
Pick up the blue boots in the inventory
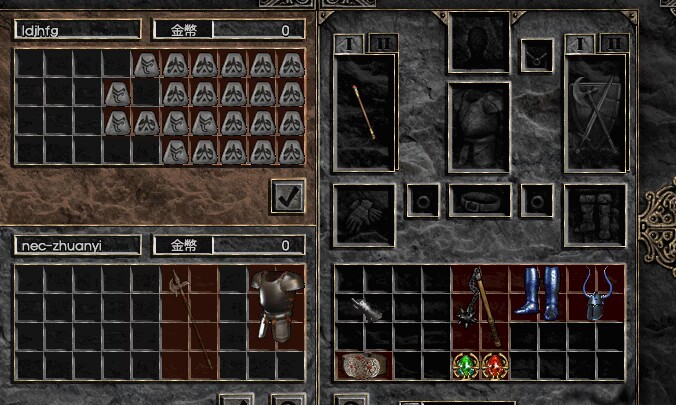coord(537,292)
